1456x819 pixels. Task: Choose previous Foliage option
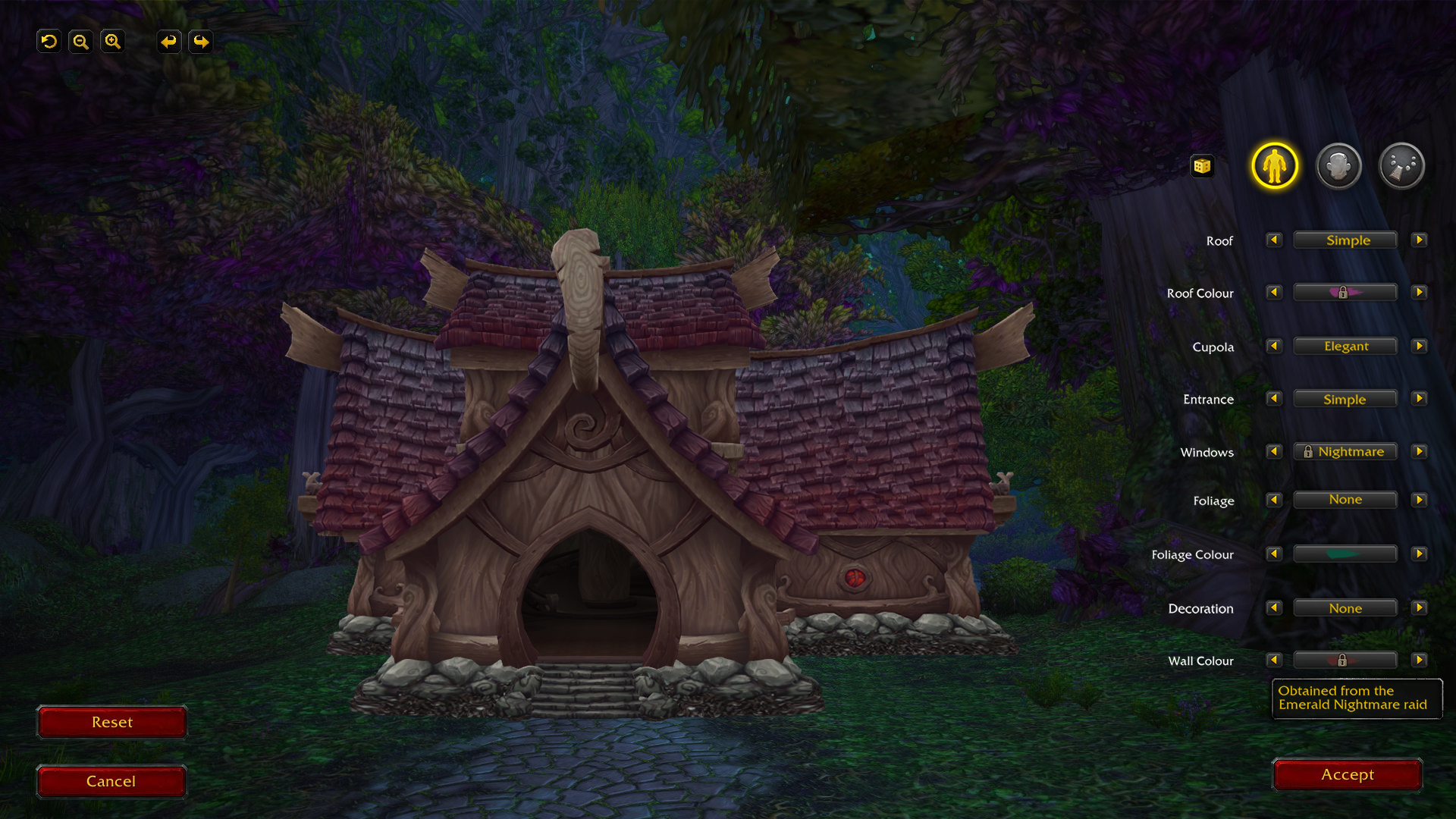[x=1274, y=500]
